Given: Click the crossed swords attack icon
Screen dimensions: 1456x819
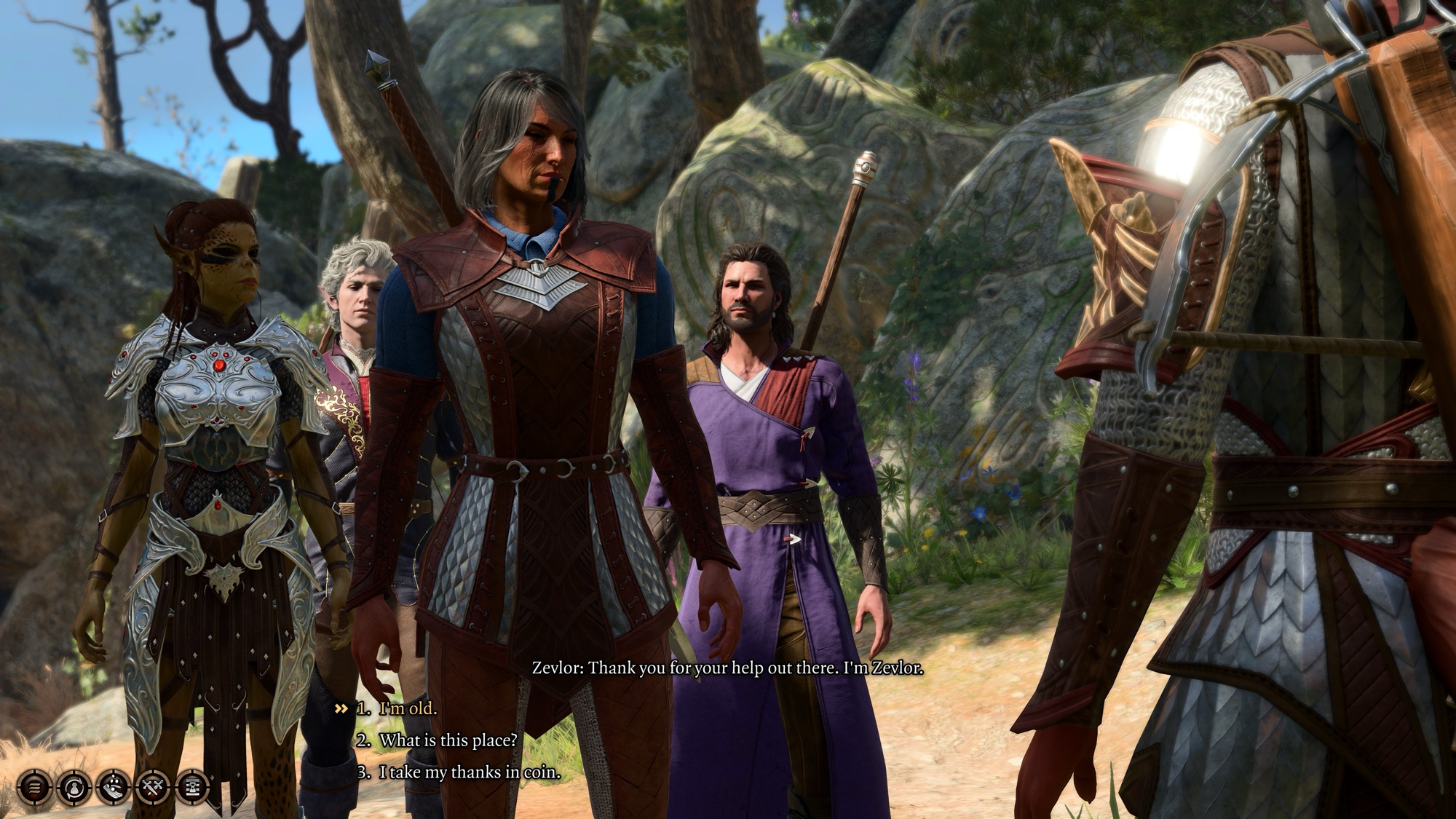Looking at the screenshot, I should 153,787.
